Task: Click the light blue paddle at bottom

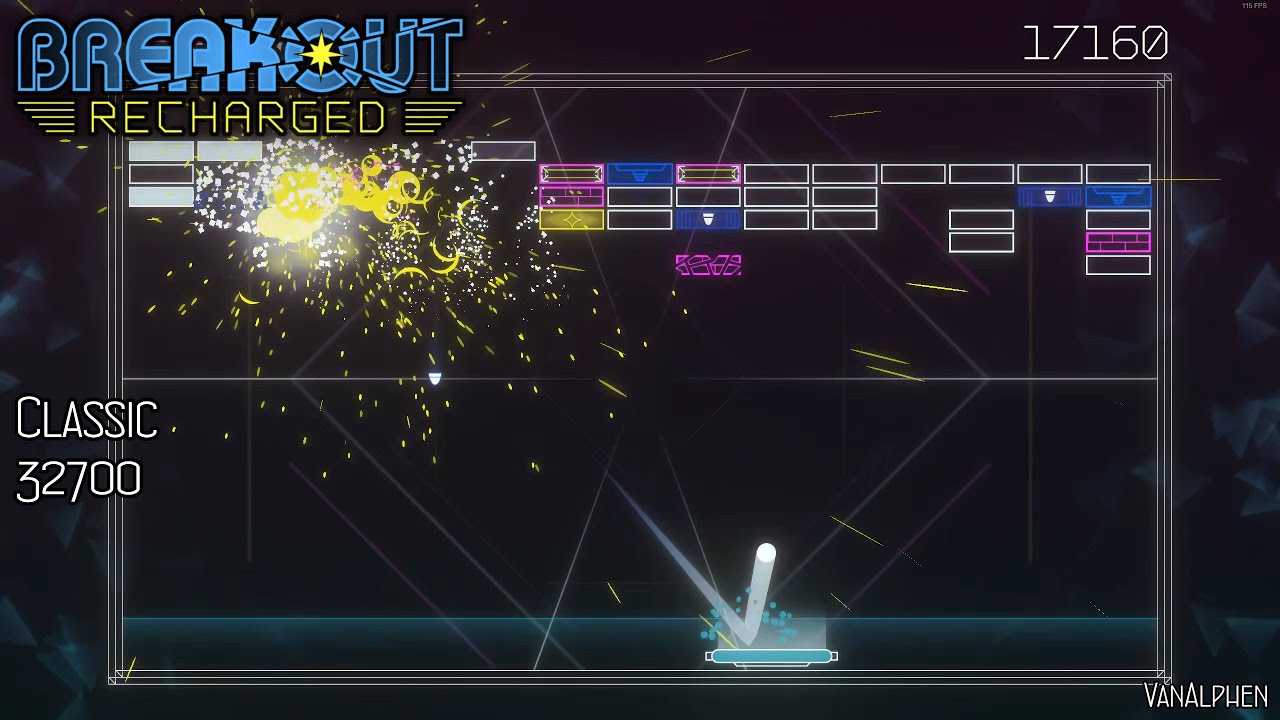Action: 770,655
